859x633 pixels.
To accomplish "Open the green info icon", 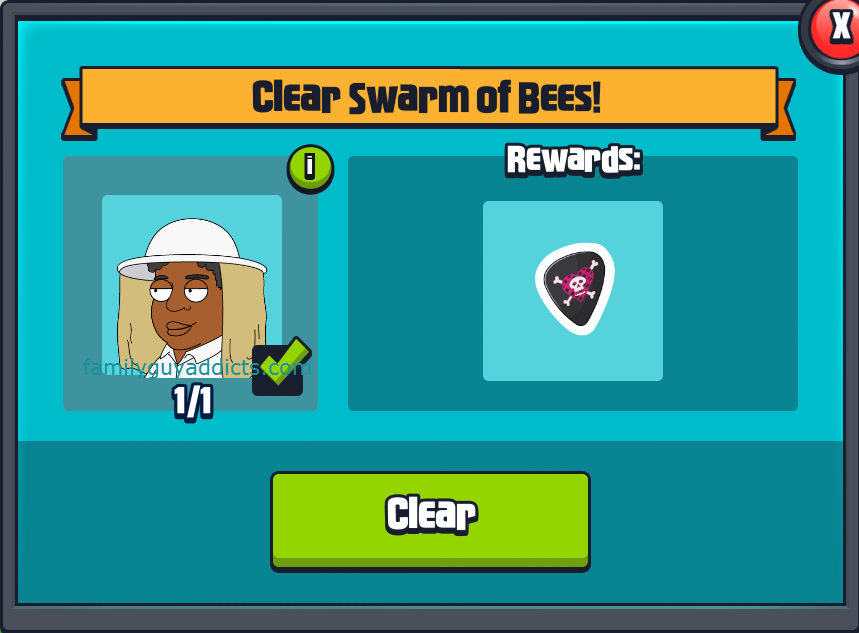I will click(310, 167).
